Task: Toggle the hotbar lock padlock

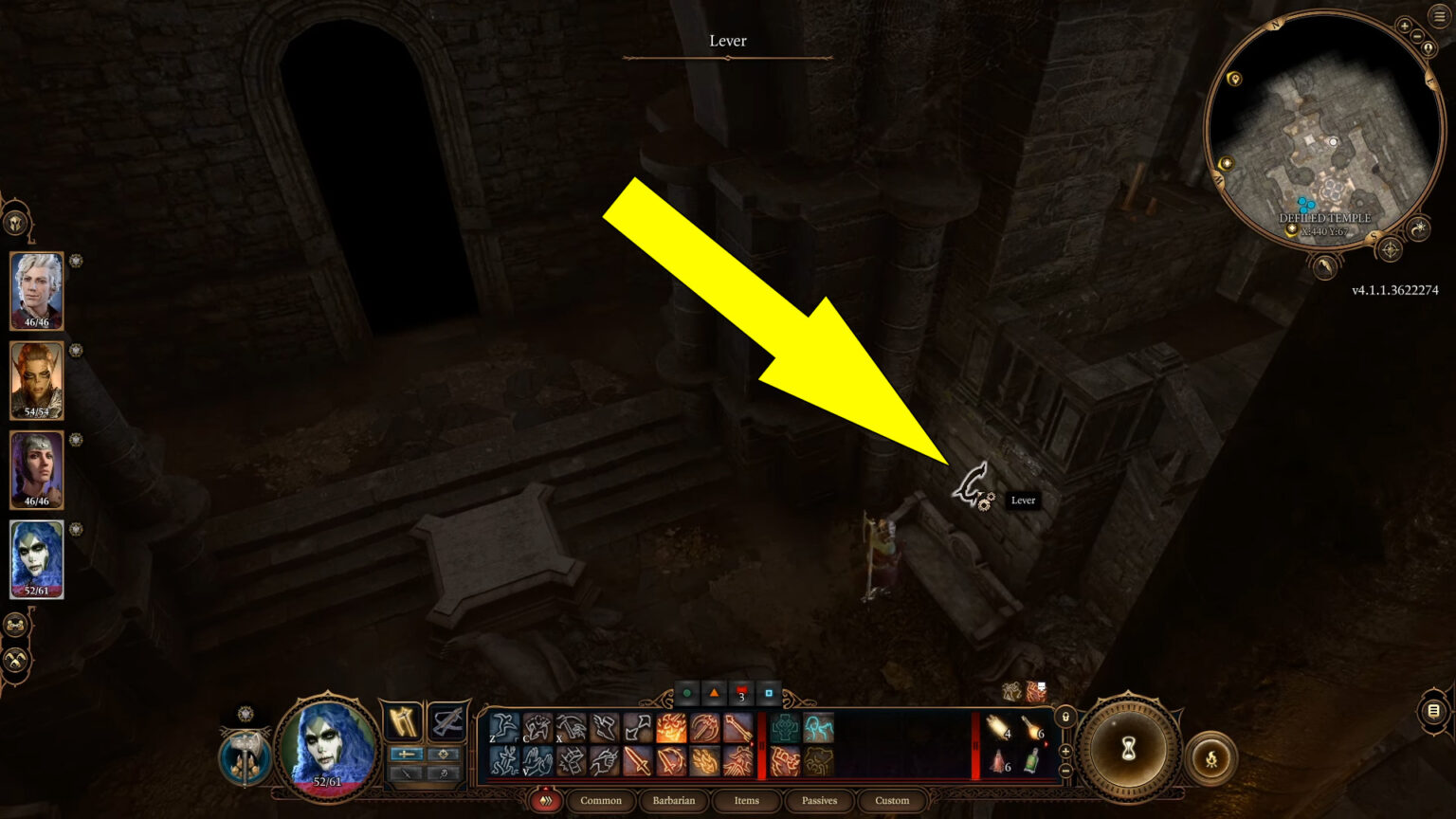Action: (1065, 718)
